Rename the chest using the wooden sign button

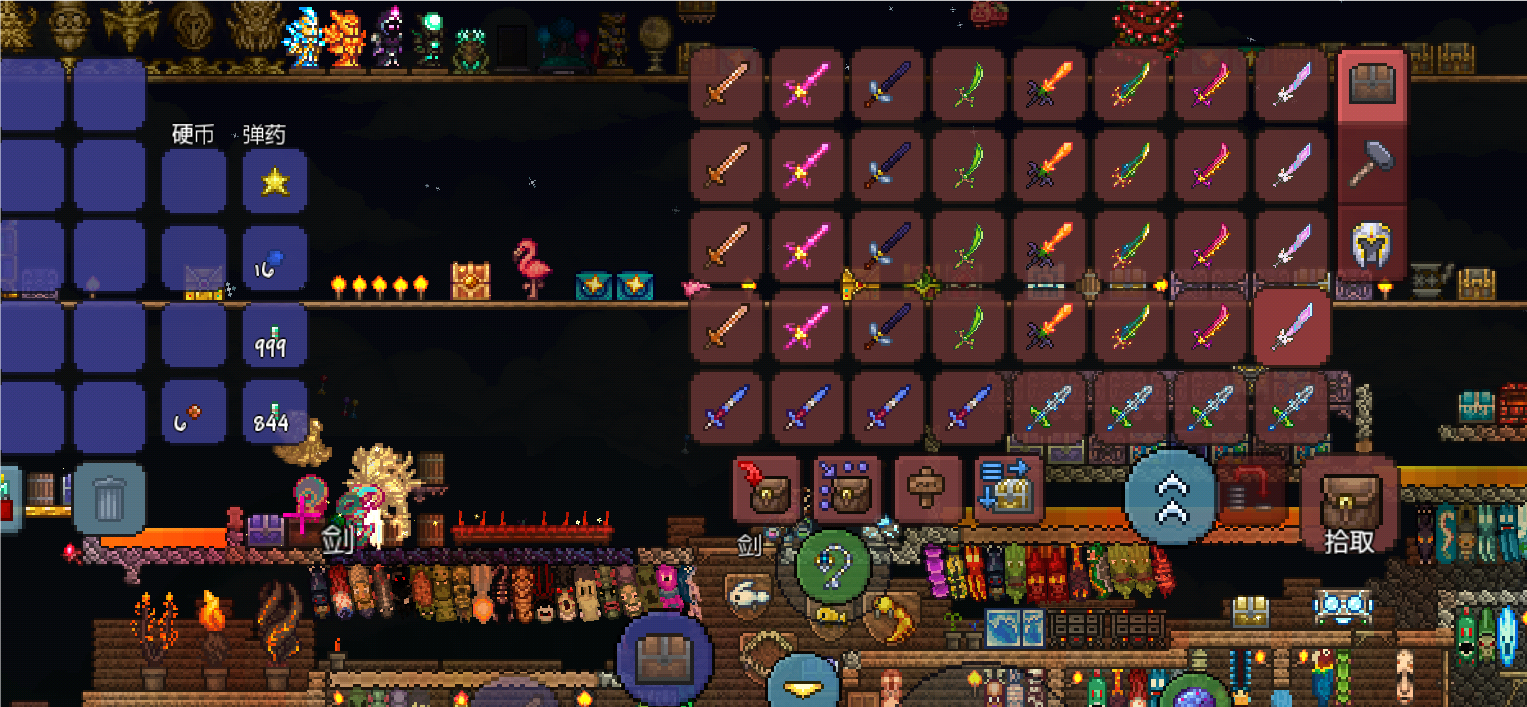point(927,490)
